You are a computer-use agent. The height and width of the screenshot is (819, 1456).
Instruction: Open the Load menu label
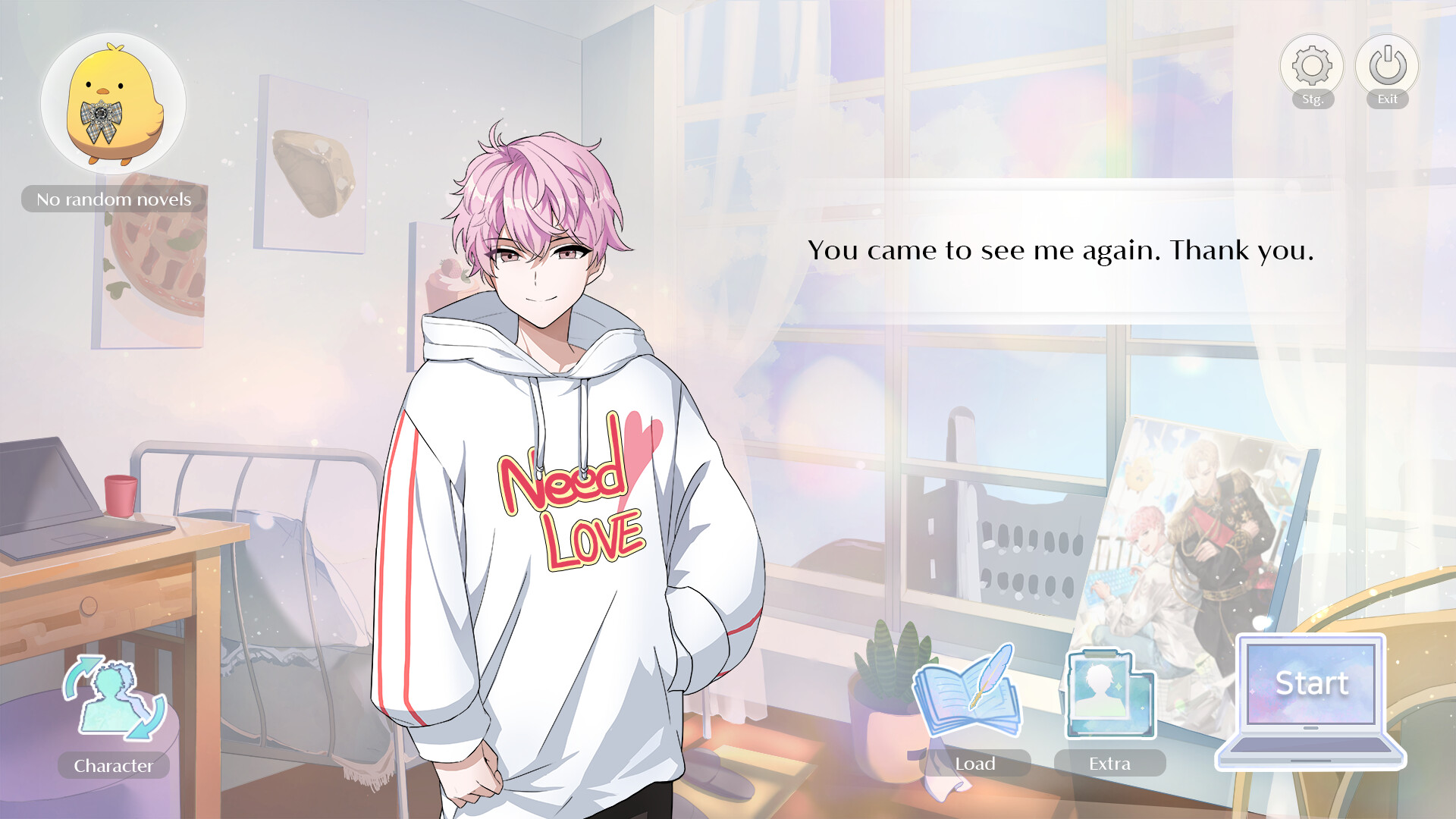[x=975, y=764]
